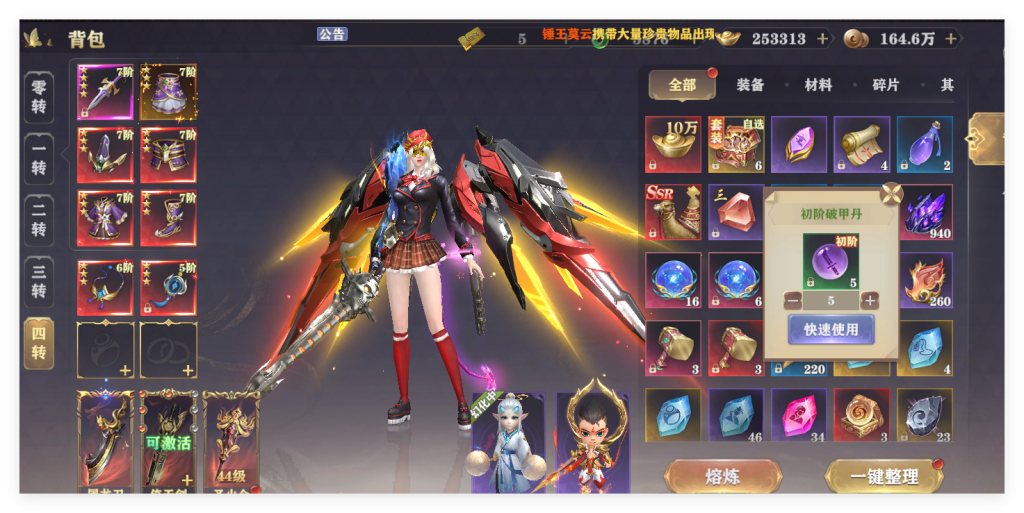This screenshot has width=1024, height=513.
Task: Select the 10万 gold ingot item
Action: 673,144
